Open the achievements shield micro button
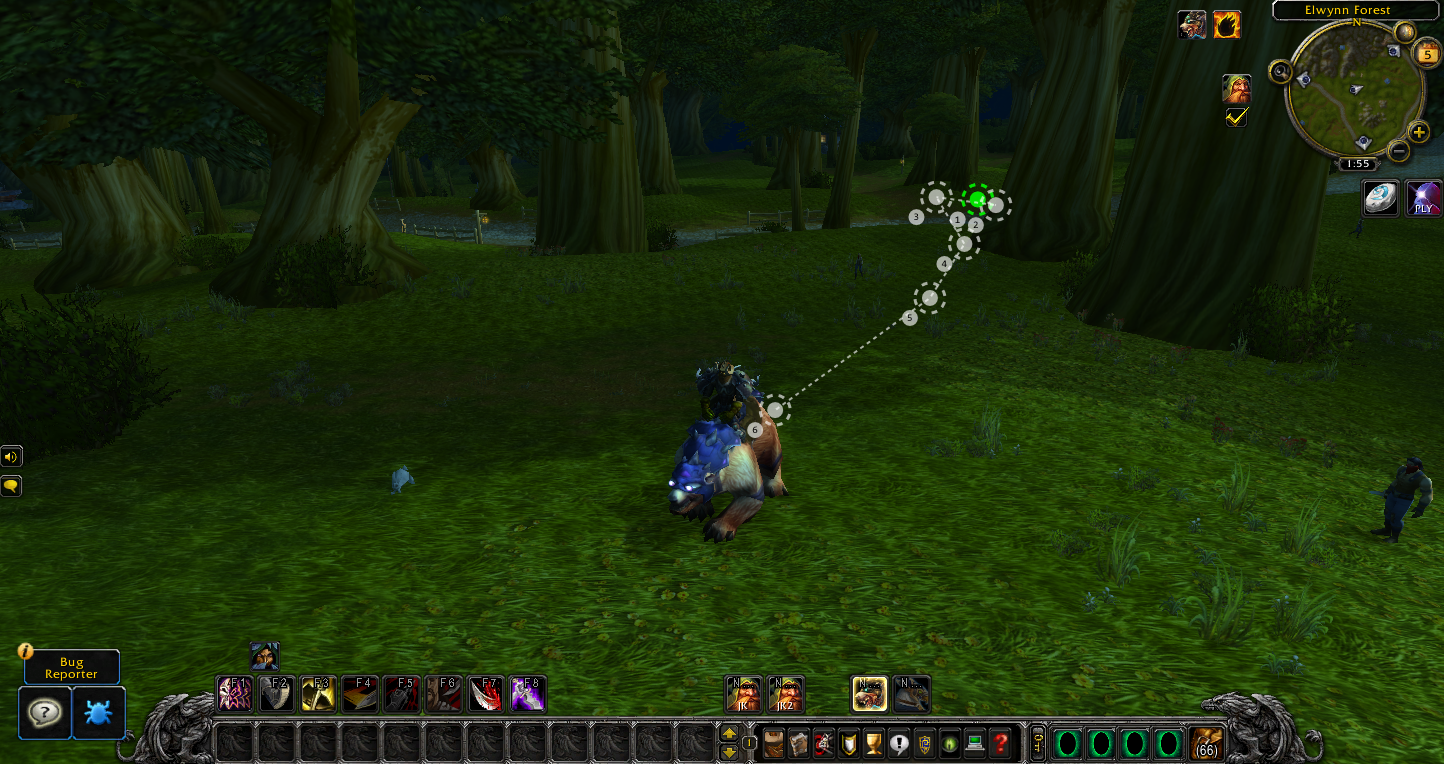 click(x=848, y=743)
